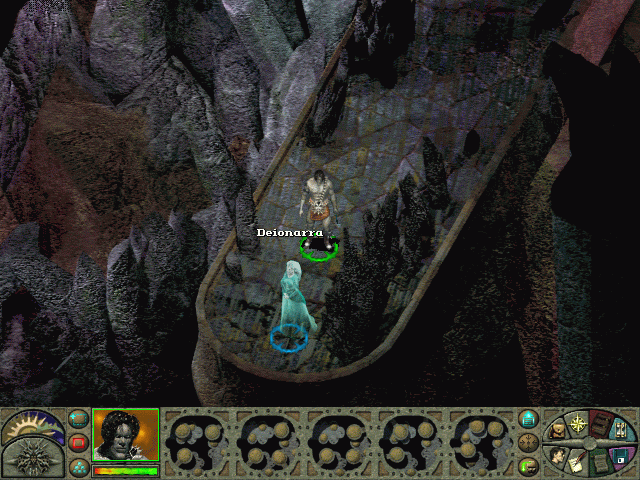Select the Nameless One's portrait
Screen dimensions: 640x480
126,435
